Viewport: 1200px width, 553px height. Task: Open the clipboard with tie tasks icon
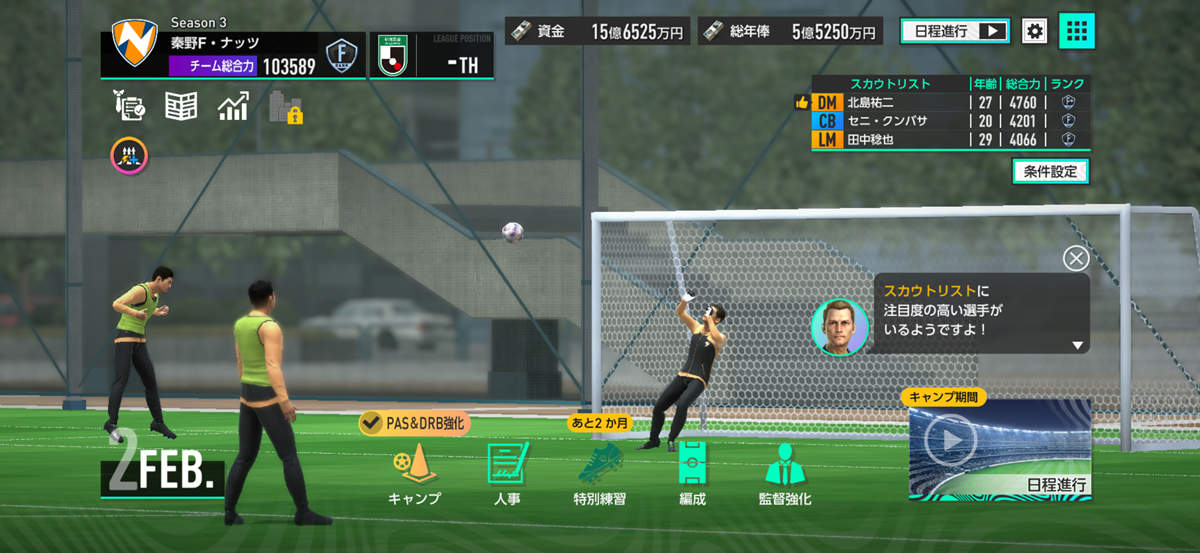(130, 106)
